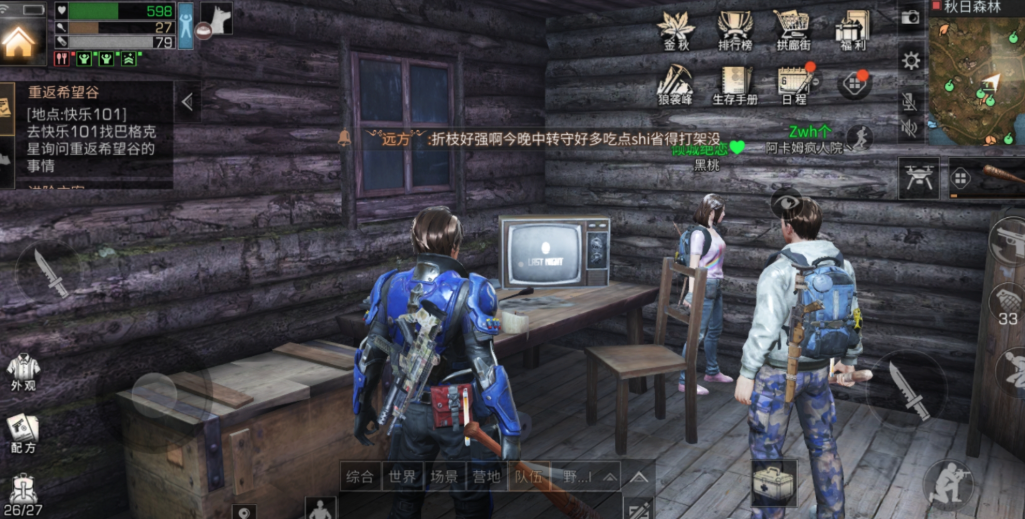The height and width of the screenshot is (519, 1025).
Task: Check the 日程 daily schedule calendar
Action: [x=793, y=82]
